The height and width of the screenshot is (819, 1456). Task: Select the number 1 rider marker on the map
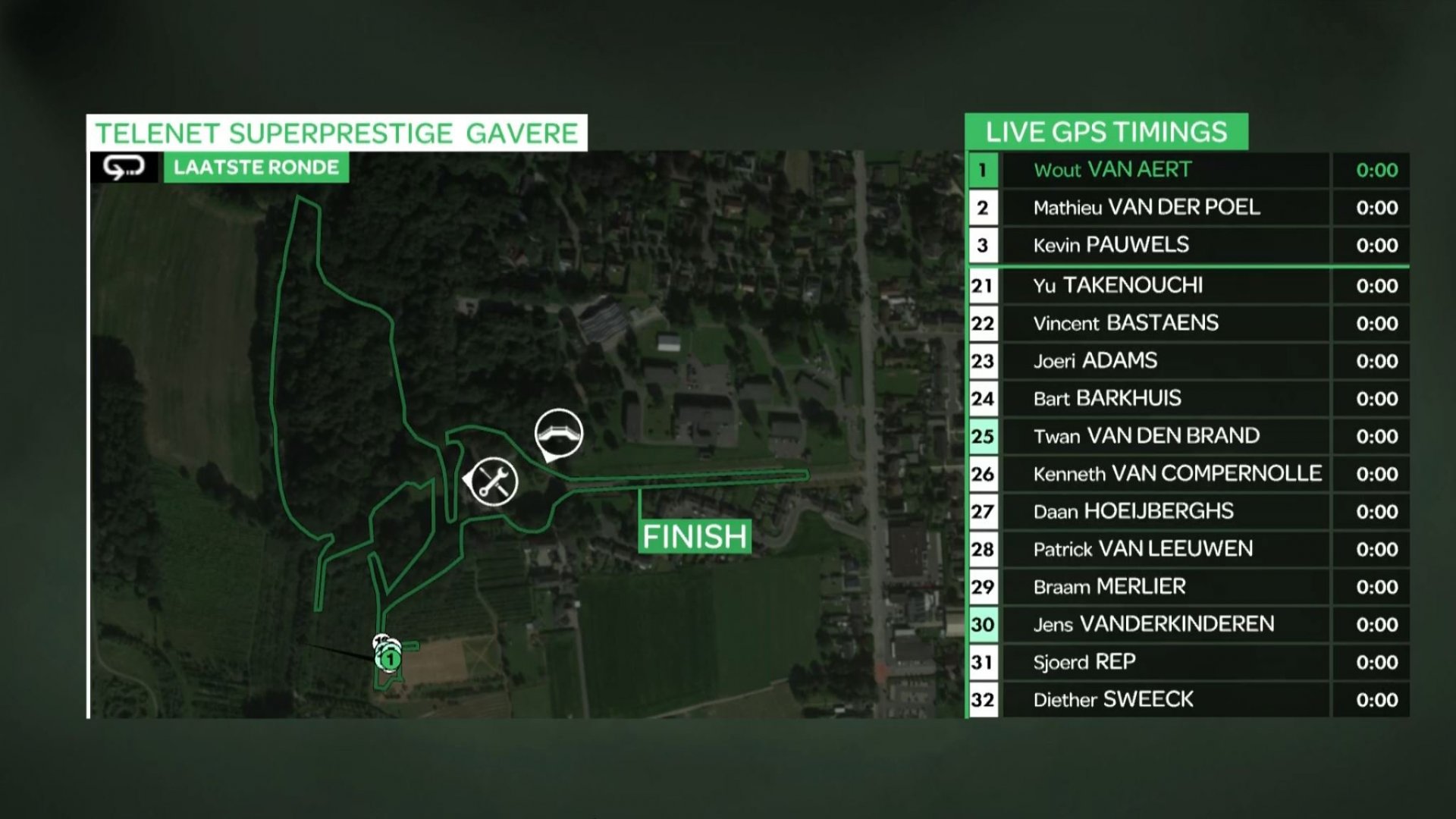[390, 659]
